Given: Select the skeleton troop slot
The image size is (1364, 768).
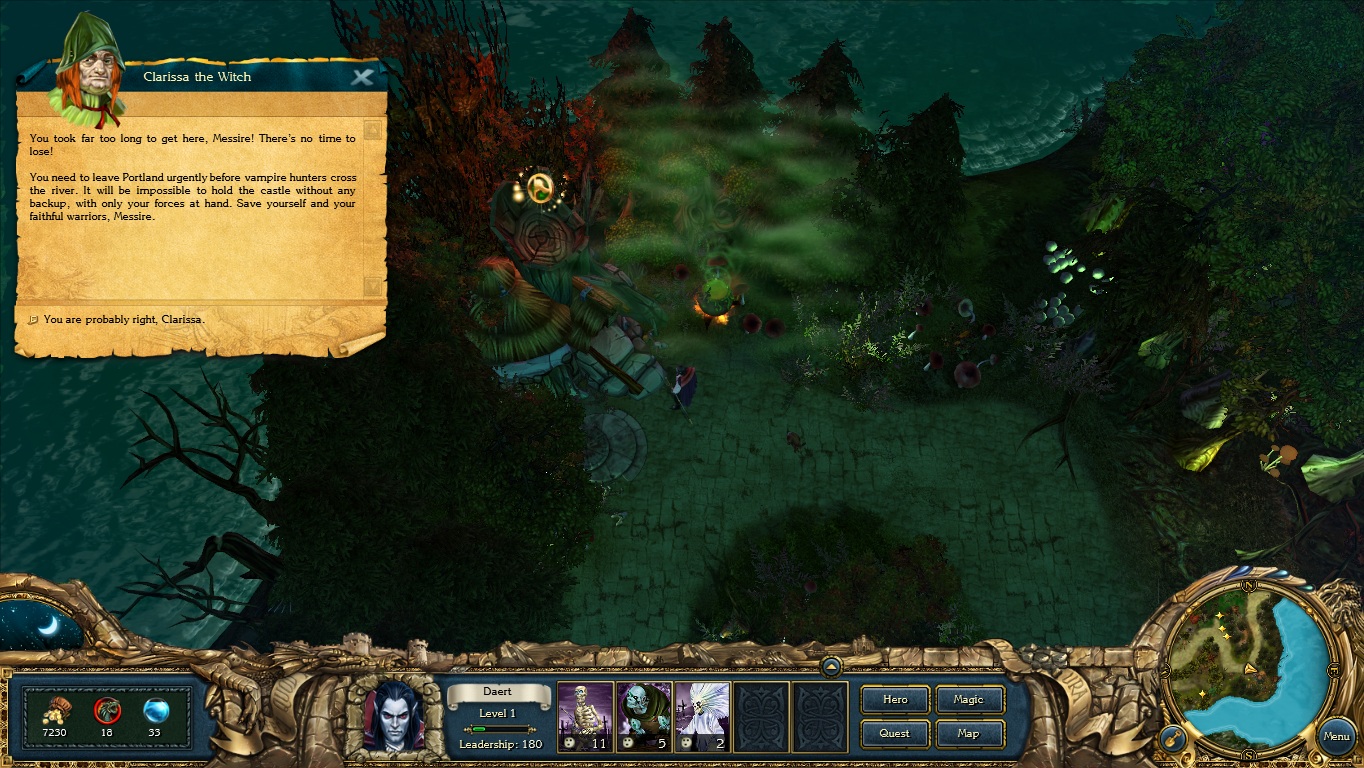Looking at the screenshot, I should (x=585, y=716).
